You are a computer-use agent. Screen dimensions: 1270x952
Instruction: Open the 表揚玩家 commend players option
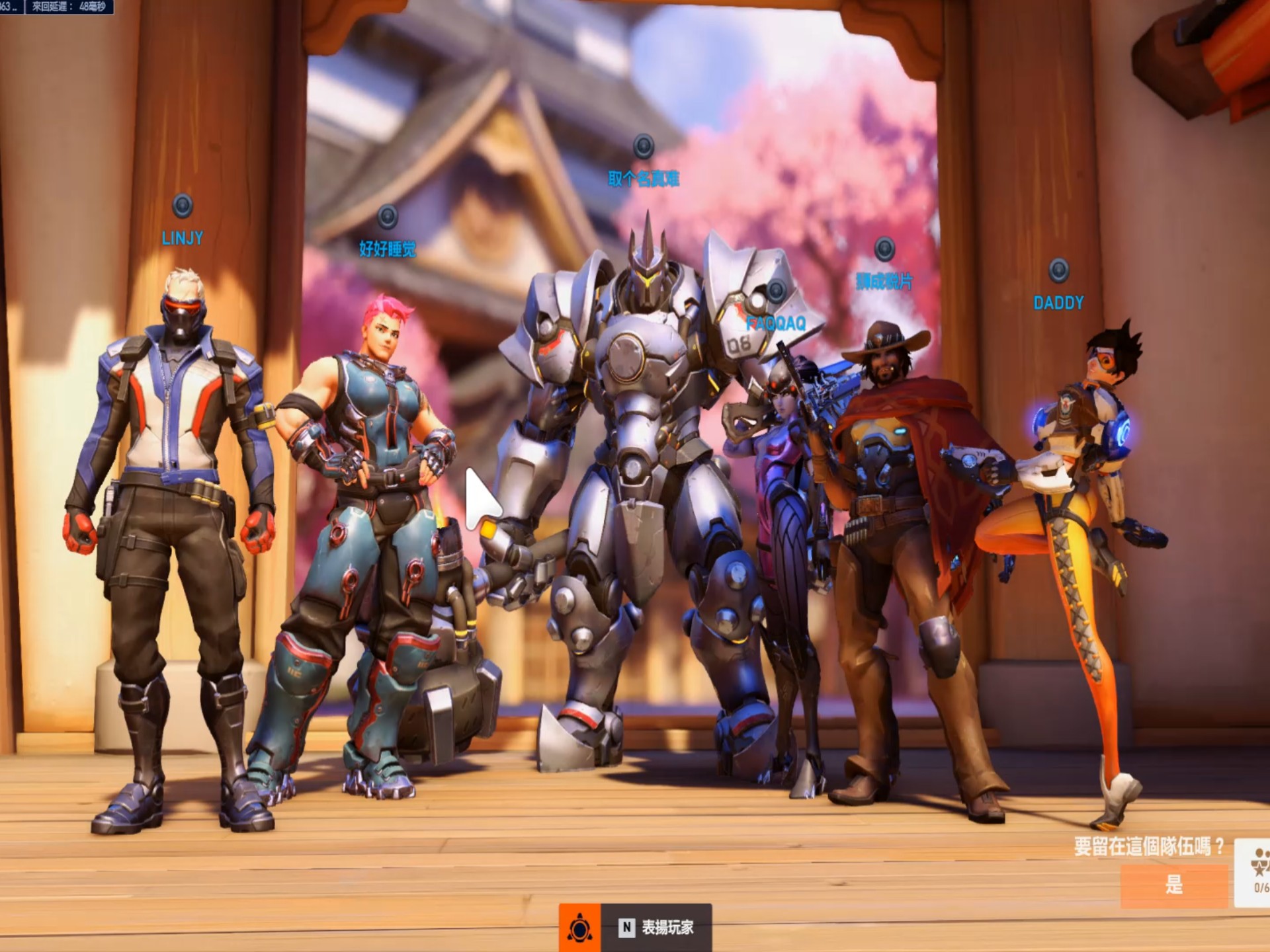point(655,927)
